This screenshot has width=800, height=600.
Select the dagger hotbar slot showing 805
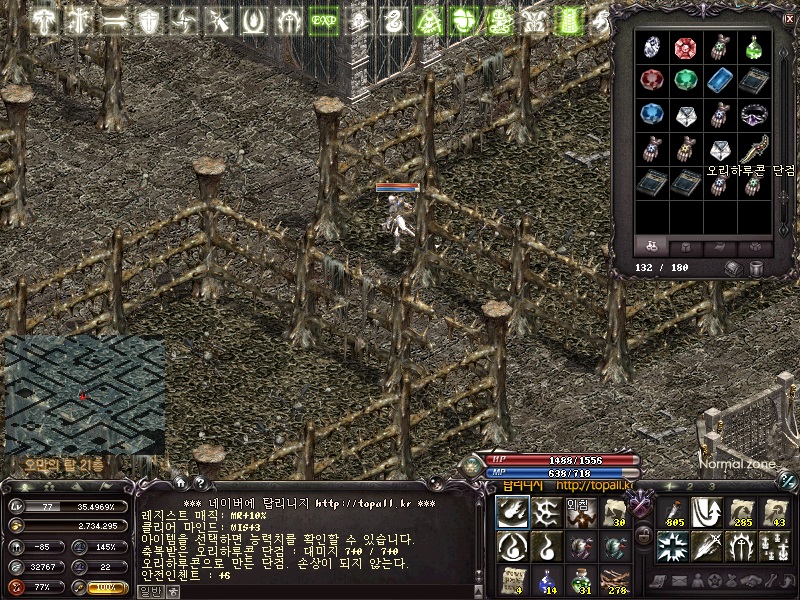pos(675,512)
